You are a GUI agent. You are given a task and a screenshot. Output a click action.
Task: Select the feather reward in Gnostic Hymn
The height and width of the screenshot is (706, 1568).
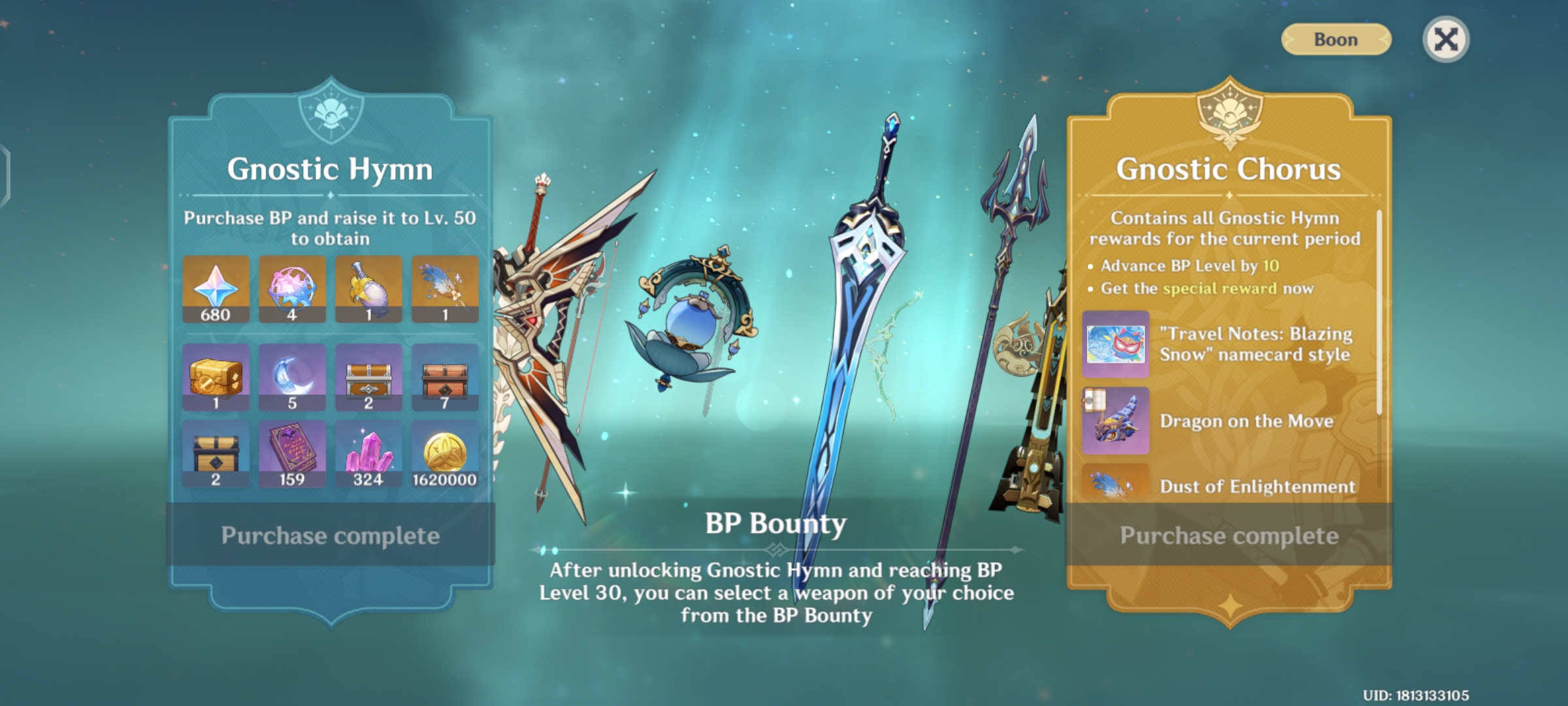(x=444, y=289)
